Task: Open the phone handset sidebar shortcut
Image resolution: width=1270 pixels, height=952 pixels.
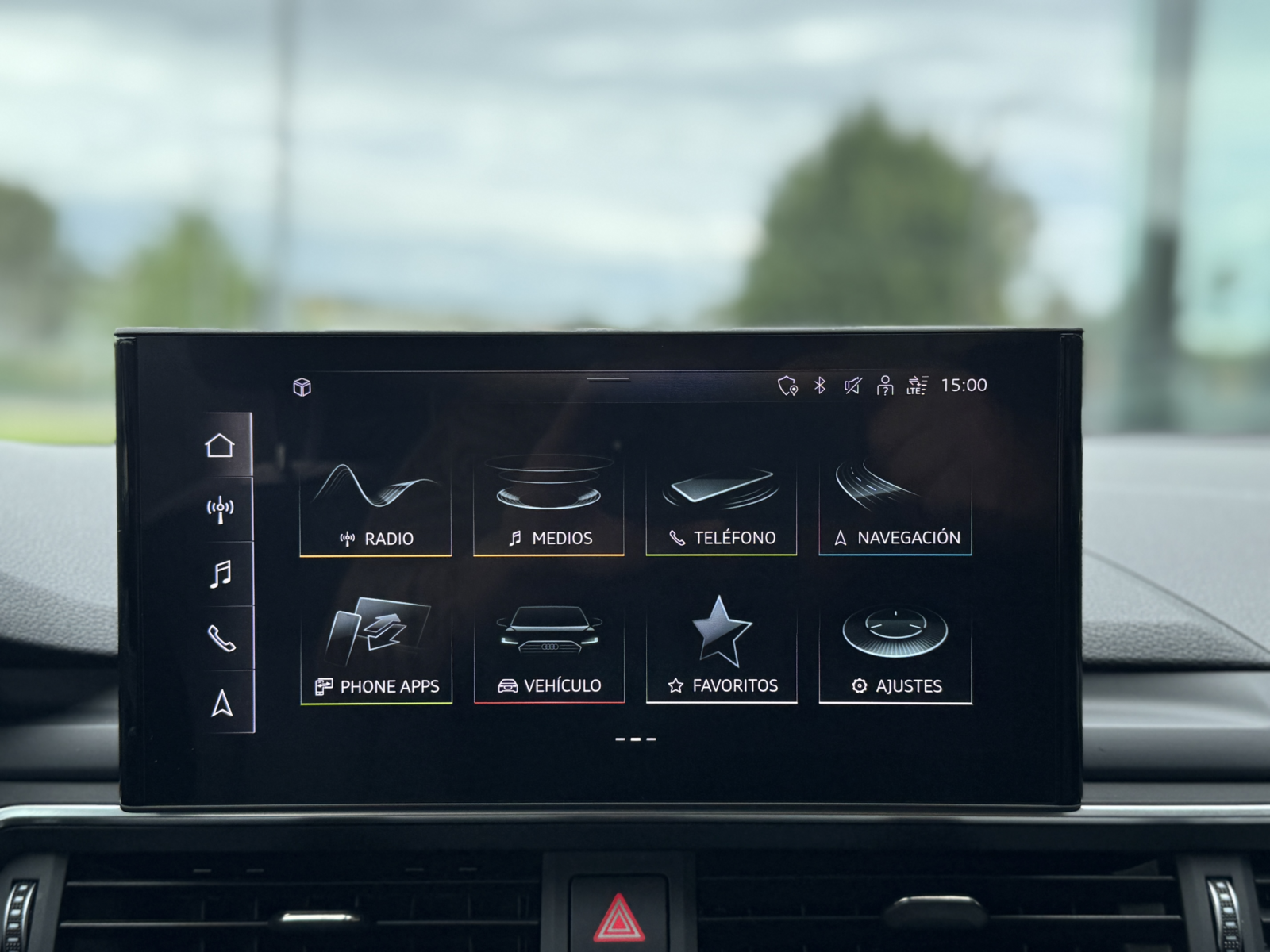Action: pyautogui.click(x=220, y=638)
